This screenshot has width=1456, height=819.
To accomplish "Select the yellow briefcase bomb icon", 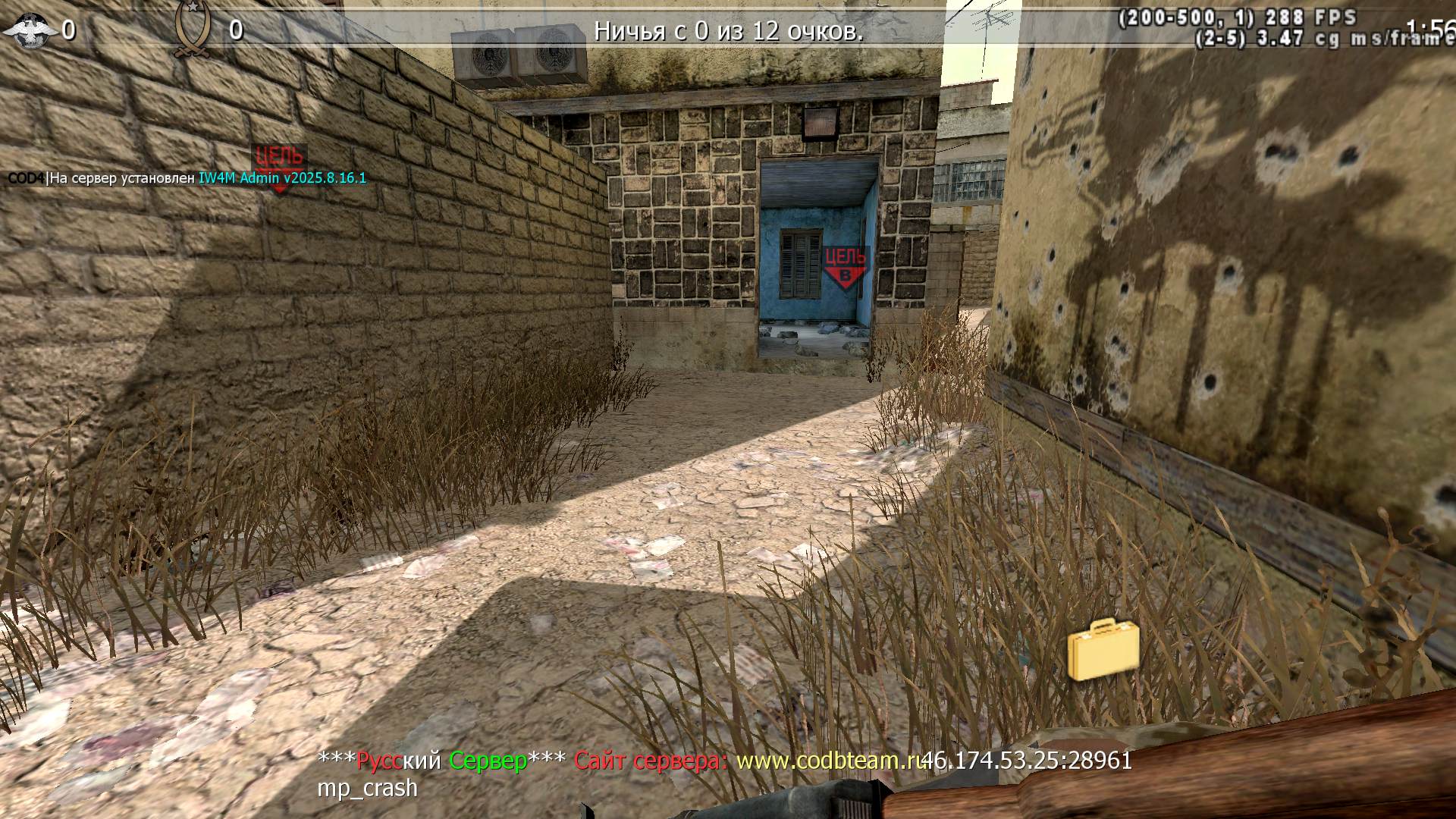I will (1103, 650).
